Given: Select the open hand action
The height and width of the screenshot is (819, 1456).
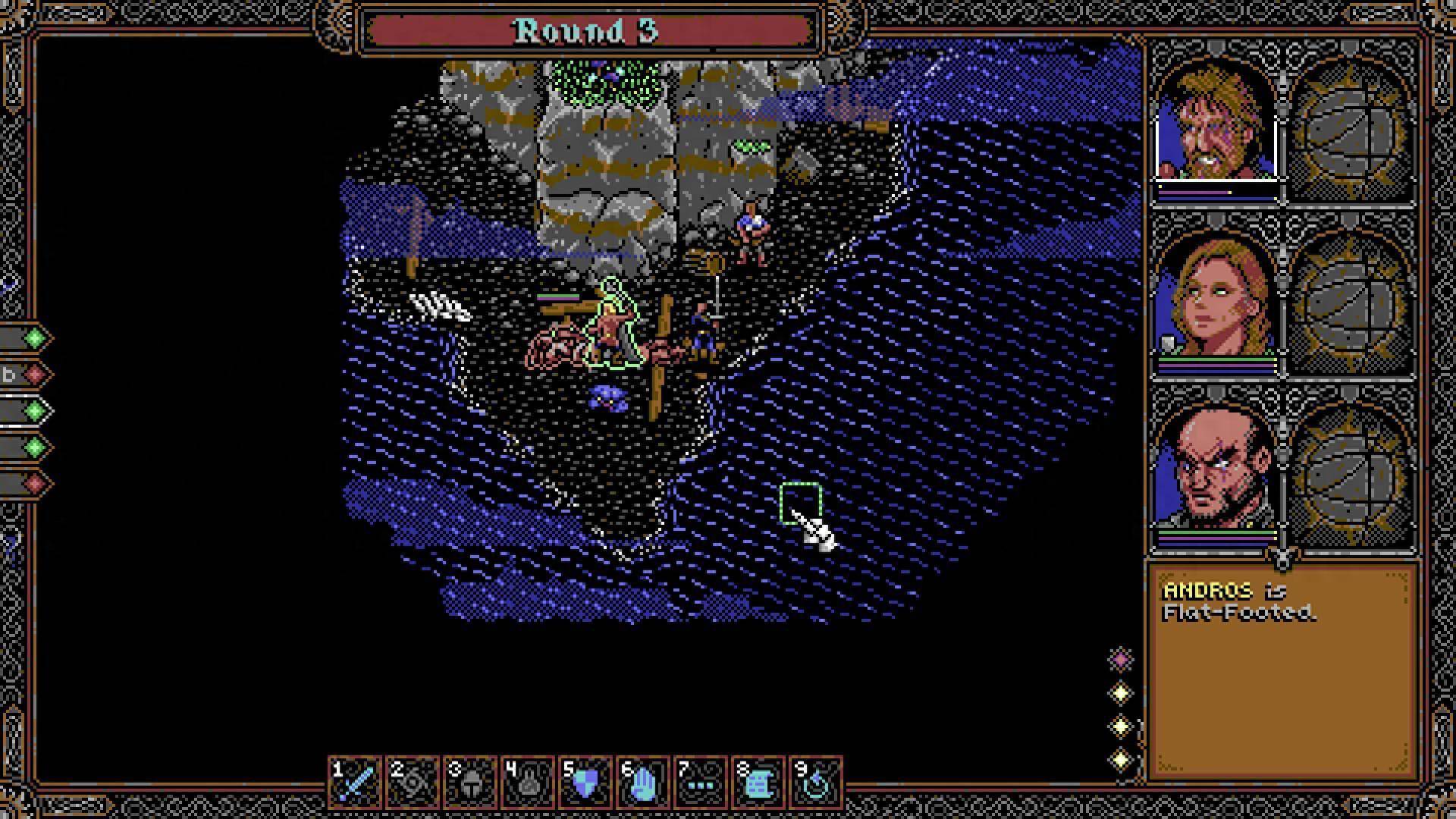Looking at the screenshot, I should click(643, 781).
